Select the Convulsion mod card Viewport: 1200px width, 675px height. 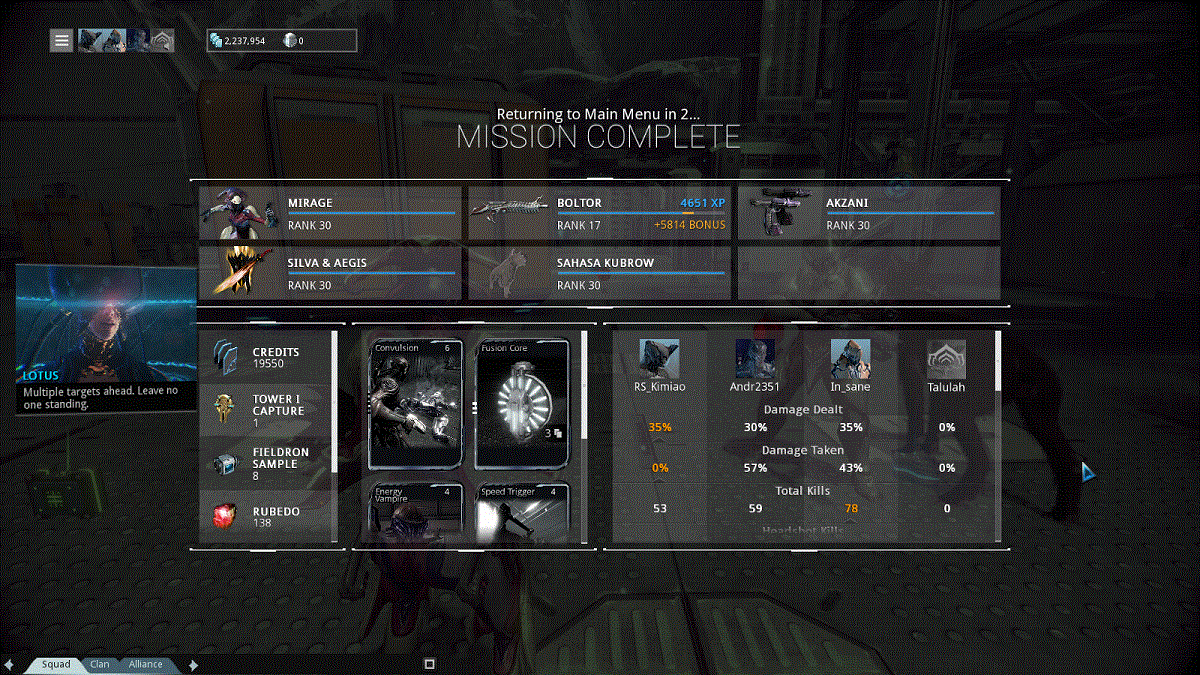pos(416,404)
